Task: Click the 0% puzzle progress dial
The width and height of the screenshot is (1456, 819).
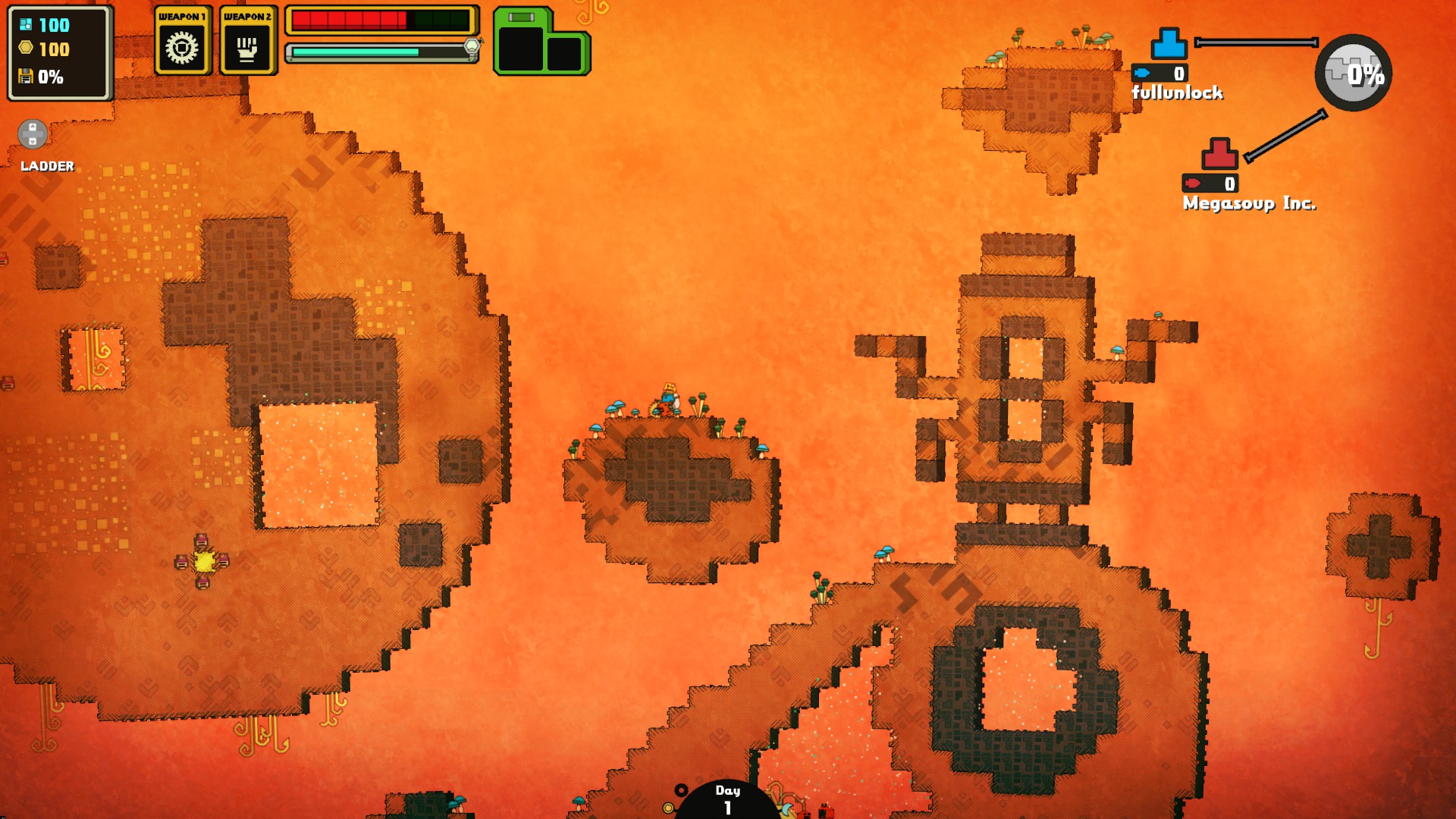Action: pos(1354,73)
